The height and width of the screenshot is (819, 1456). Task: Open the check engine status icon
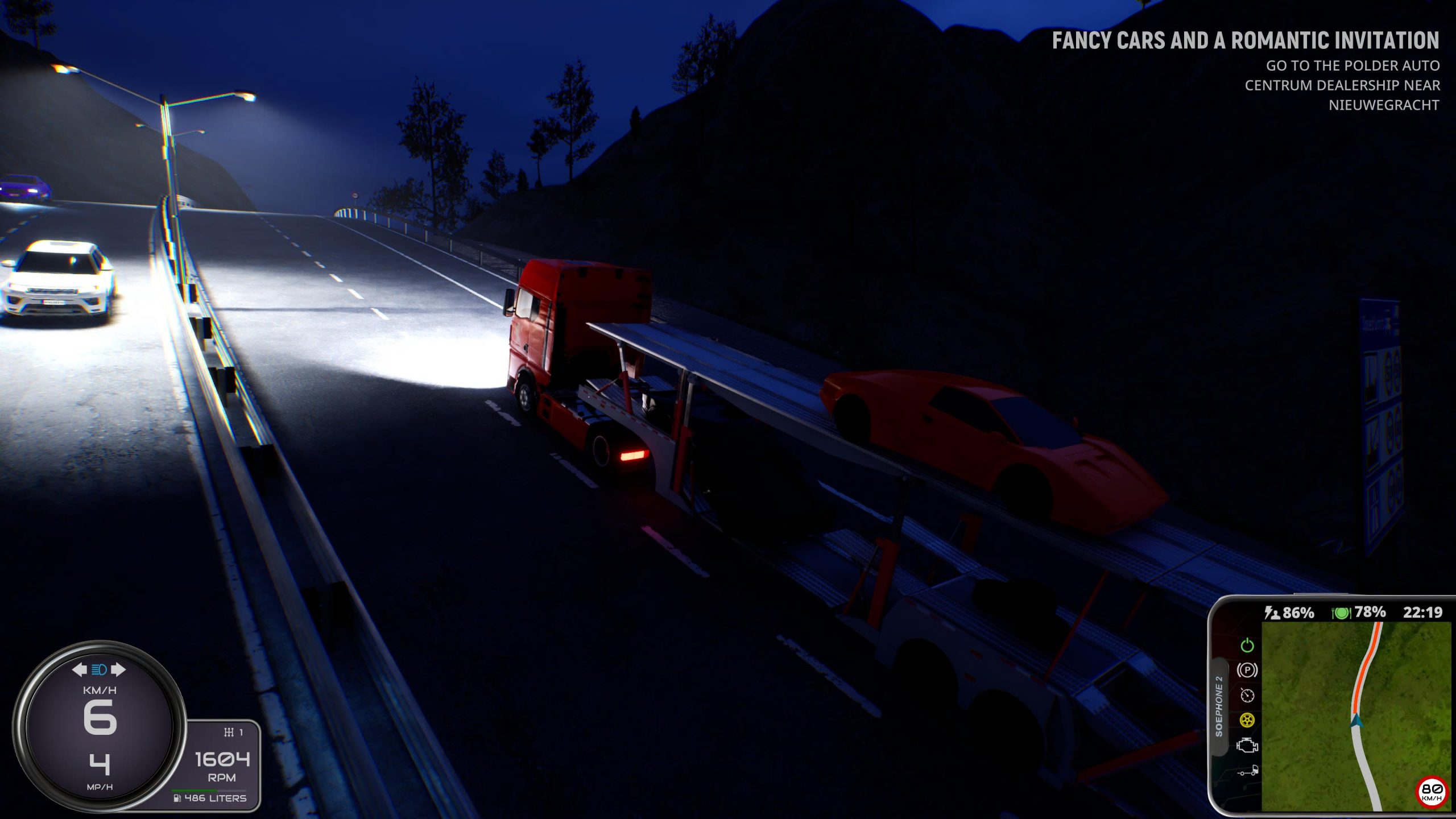click(x=1247, y=746)
